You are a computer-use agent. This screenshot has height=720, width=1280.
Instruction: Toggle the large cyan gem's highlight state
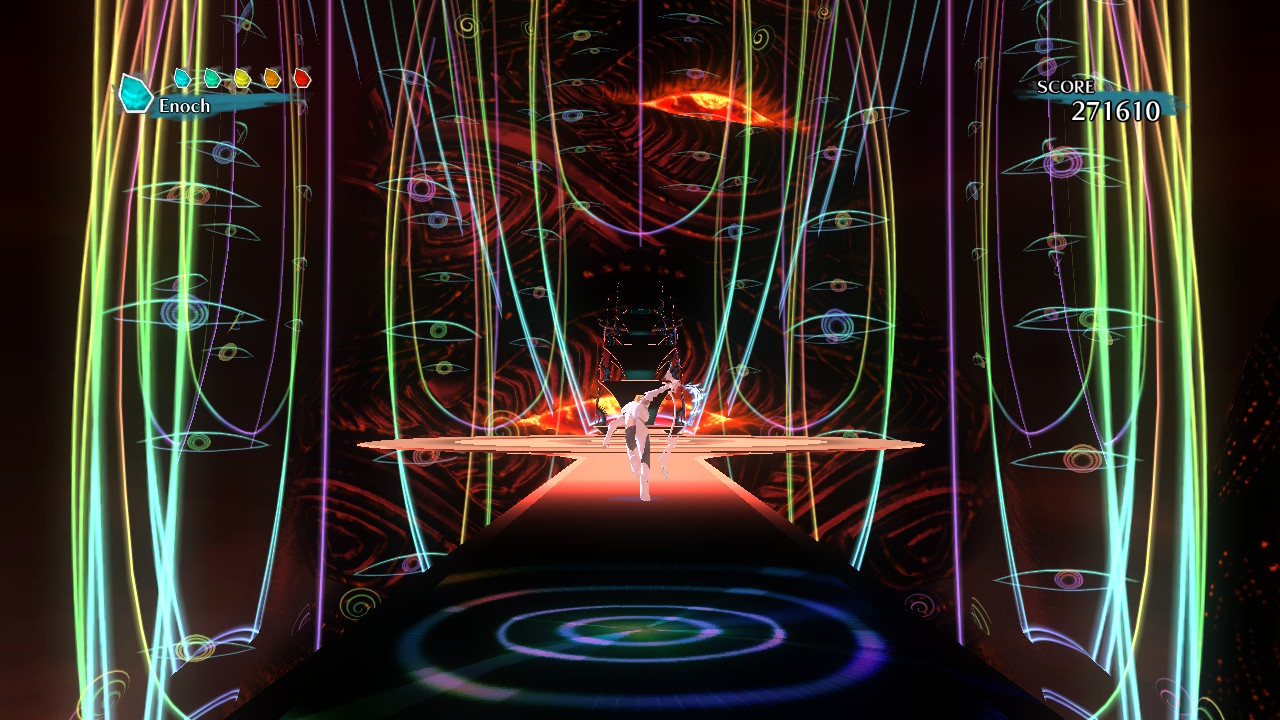pyautogui.click(x=134, y=92)
